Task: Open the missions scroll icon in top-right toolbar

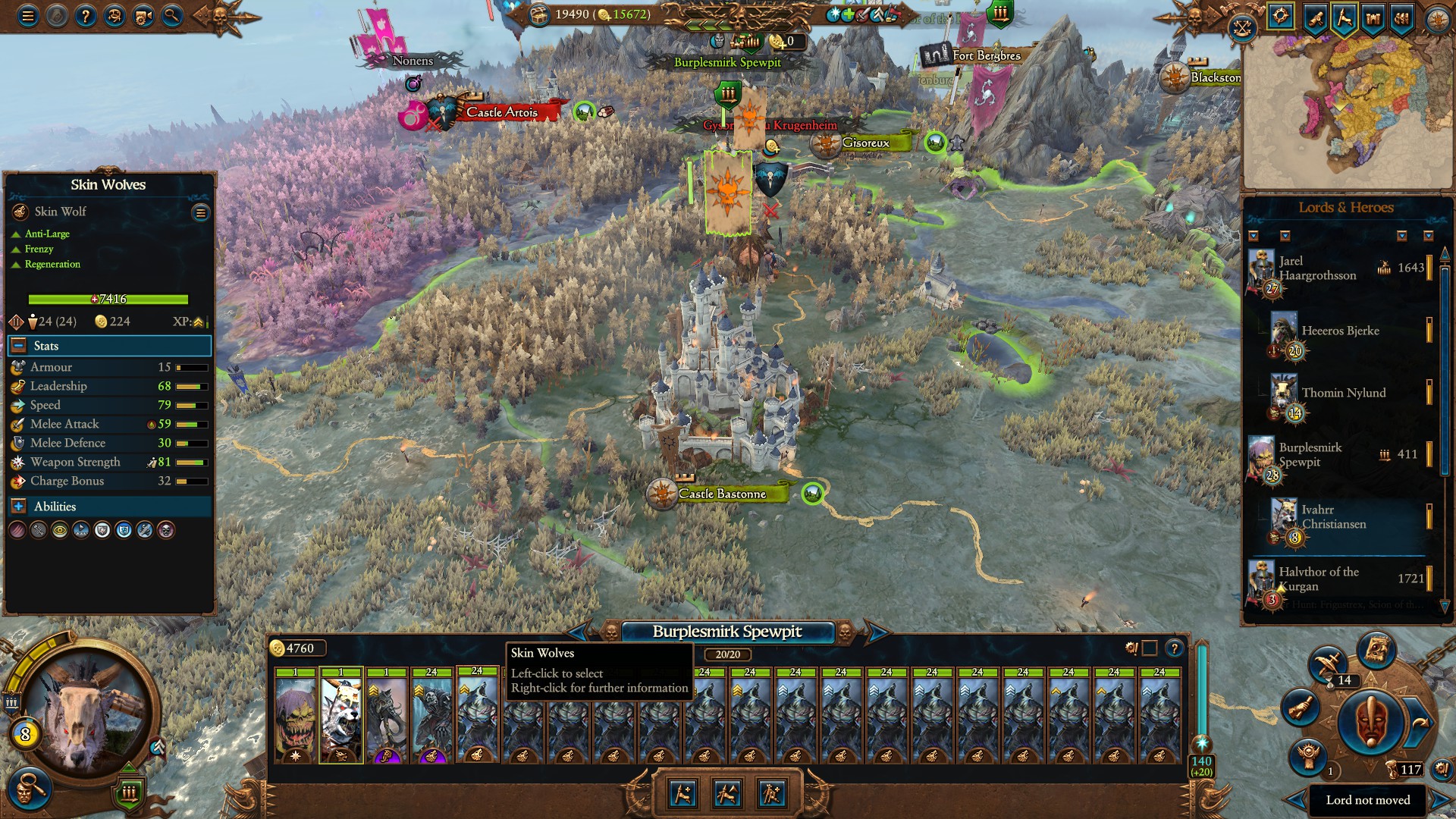Action: coord(1314,19)
